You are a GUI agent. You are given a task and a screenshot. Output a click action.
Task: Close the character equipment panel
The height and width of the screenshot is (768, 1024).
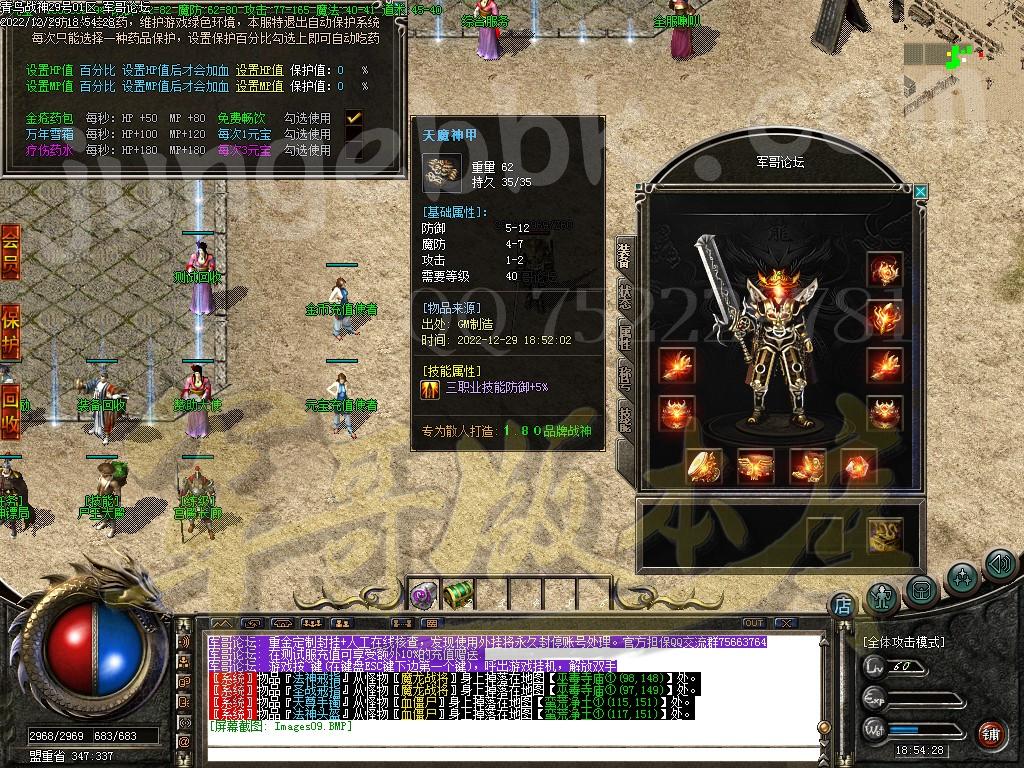921,192
